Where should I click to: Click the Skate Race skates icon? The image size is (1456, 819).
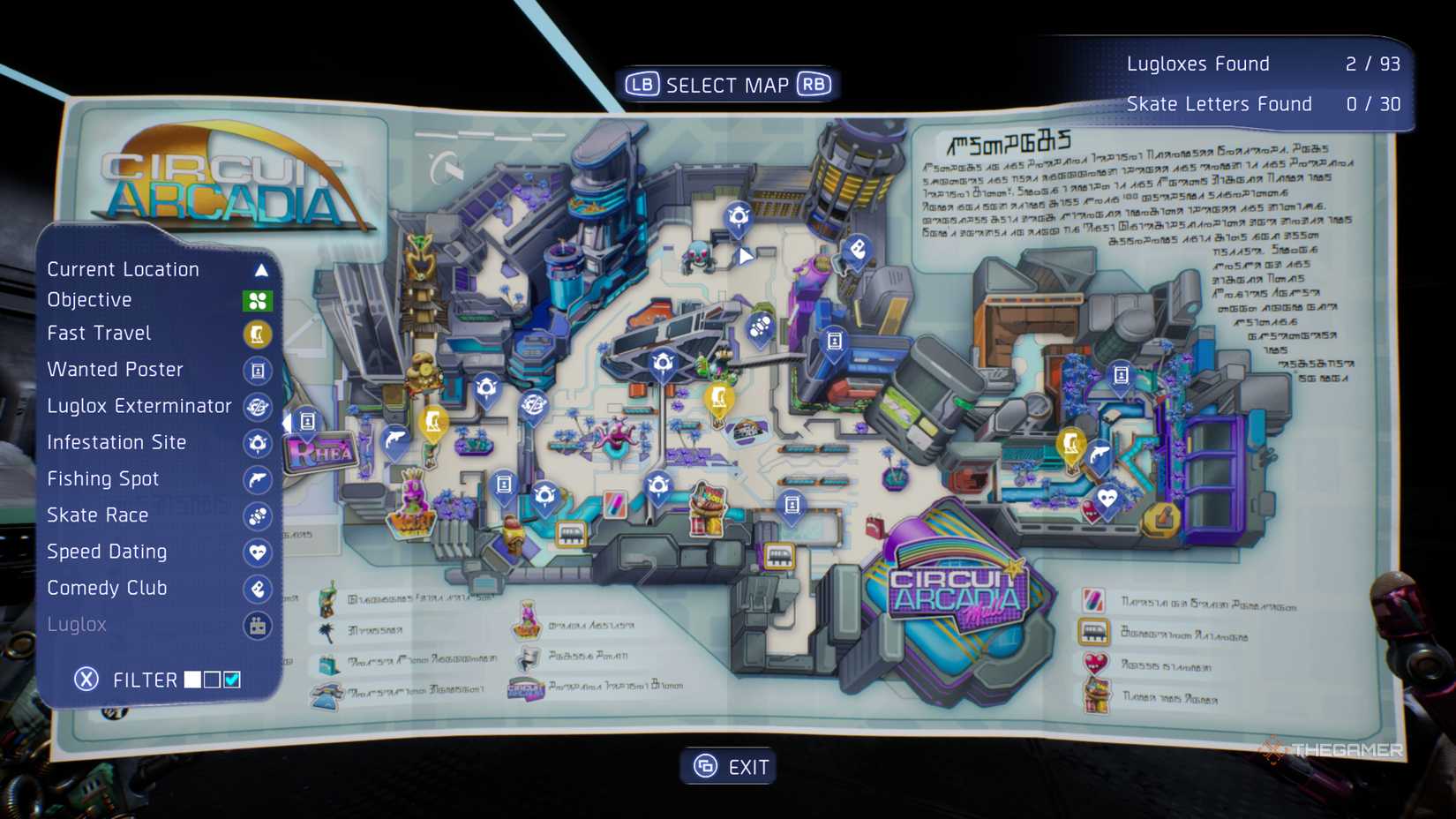point(258,516)
